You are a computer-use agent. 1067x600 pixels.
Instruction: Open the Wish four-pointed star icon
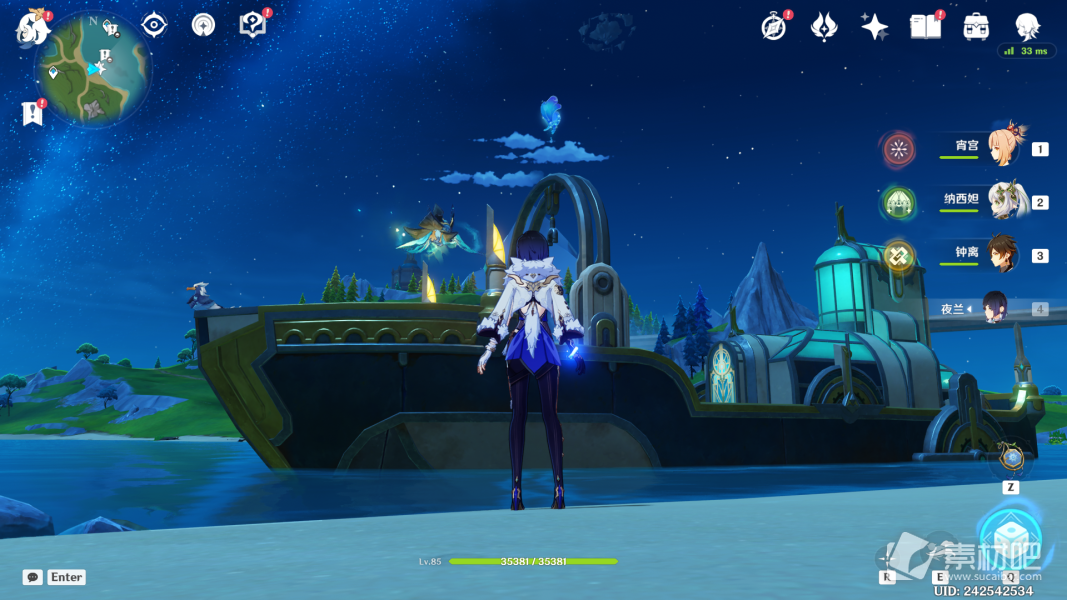click(874, 27)
